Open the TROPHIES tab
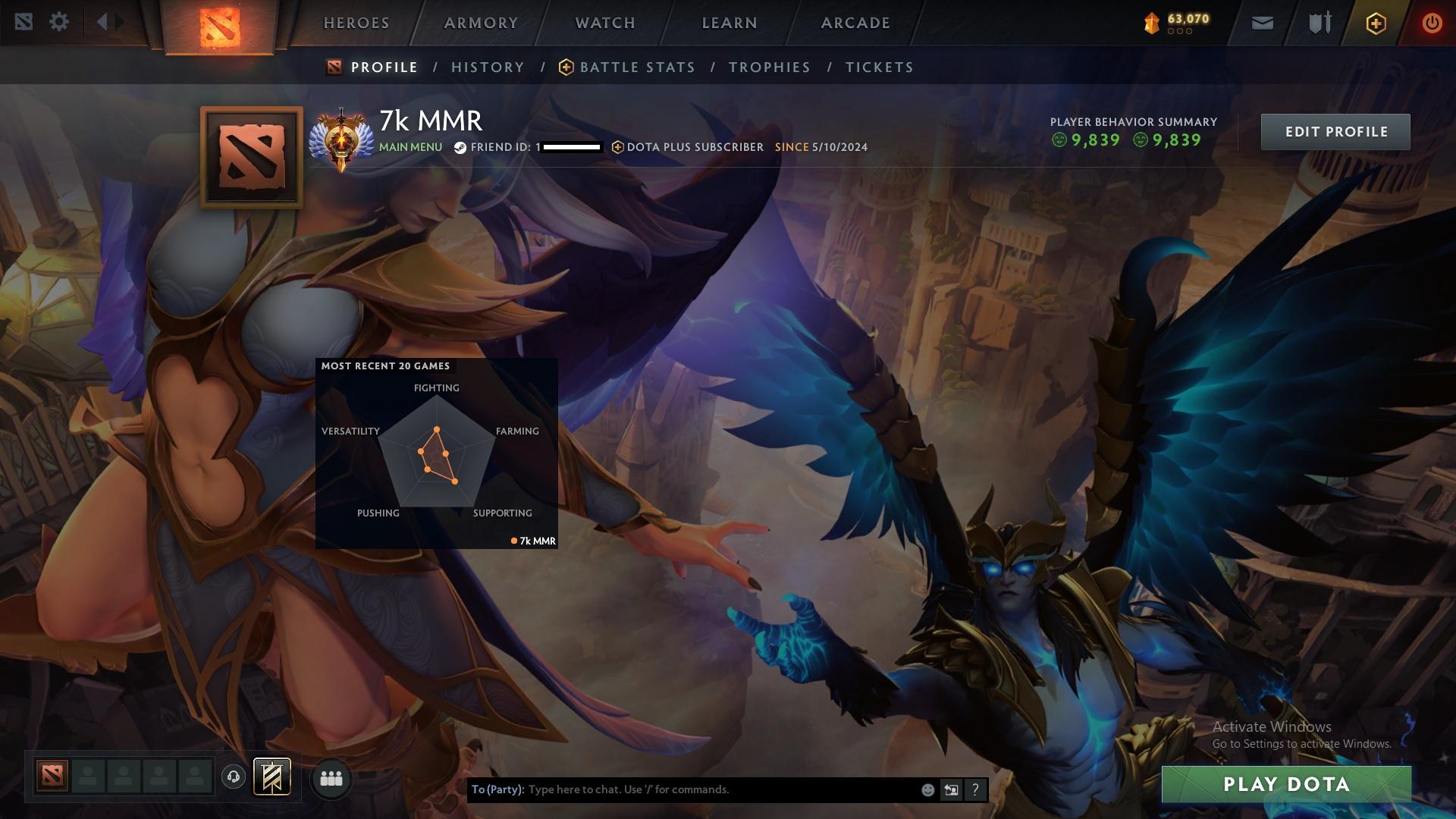Image resolution: width=1456 pixels, height=819 pixels. click(x=769, y=67)
